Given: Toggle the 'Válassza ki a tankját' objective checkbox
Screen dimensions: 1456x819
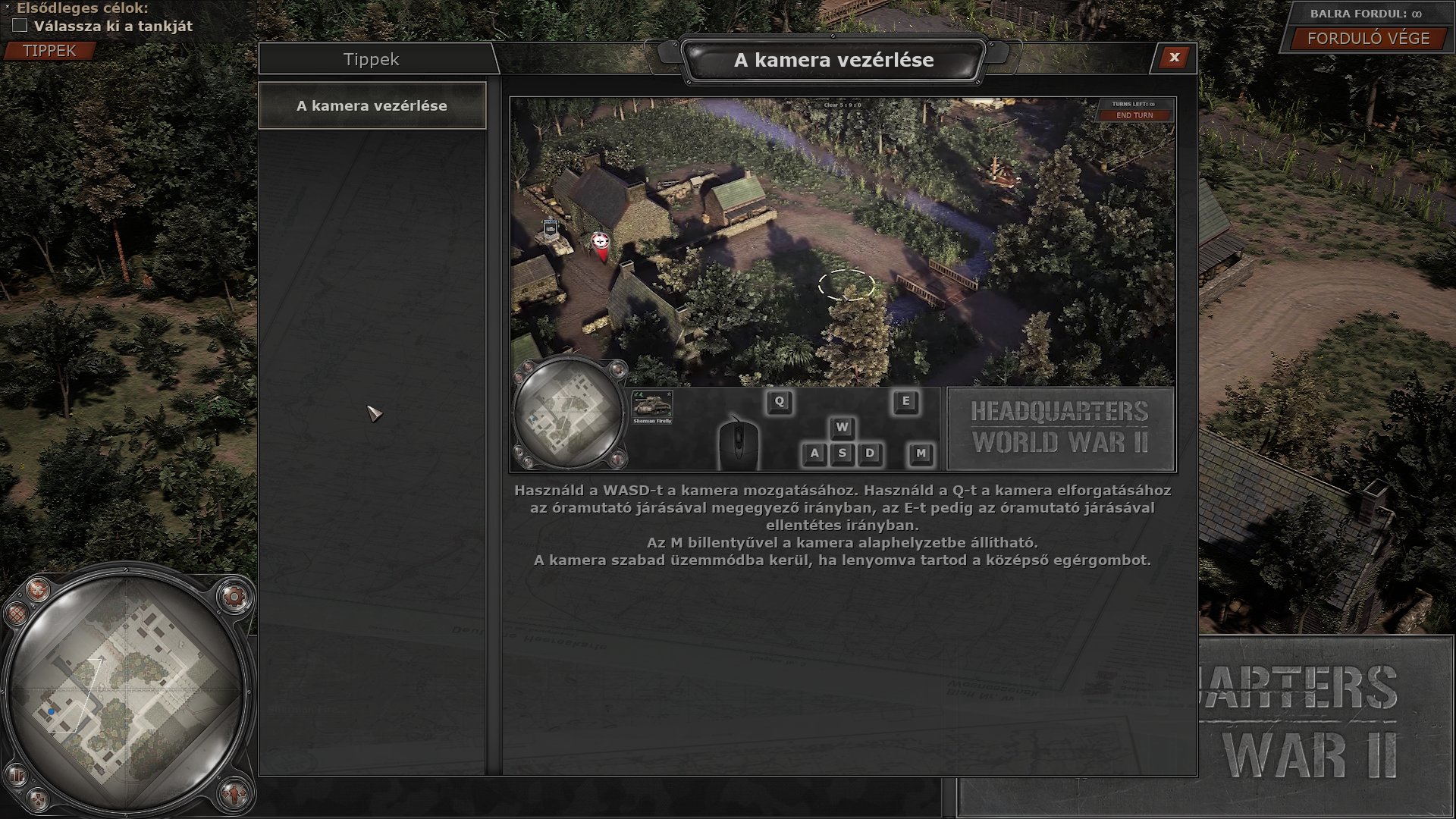Looking at the screenshot, I should pos(20,26).
